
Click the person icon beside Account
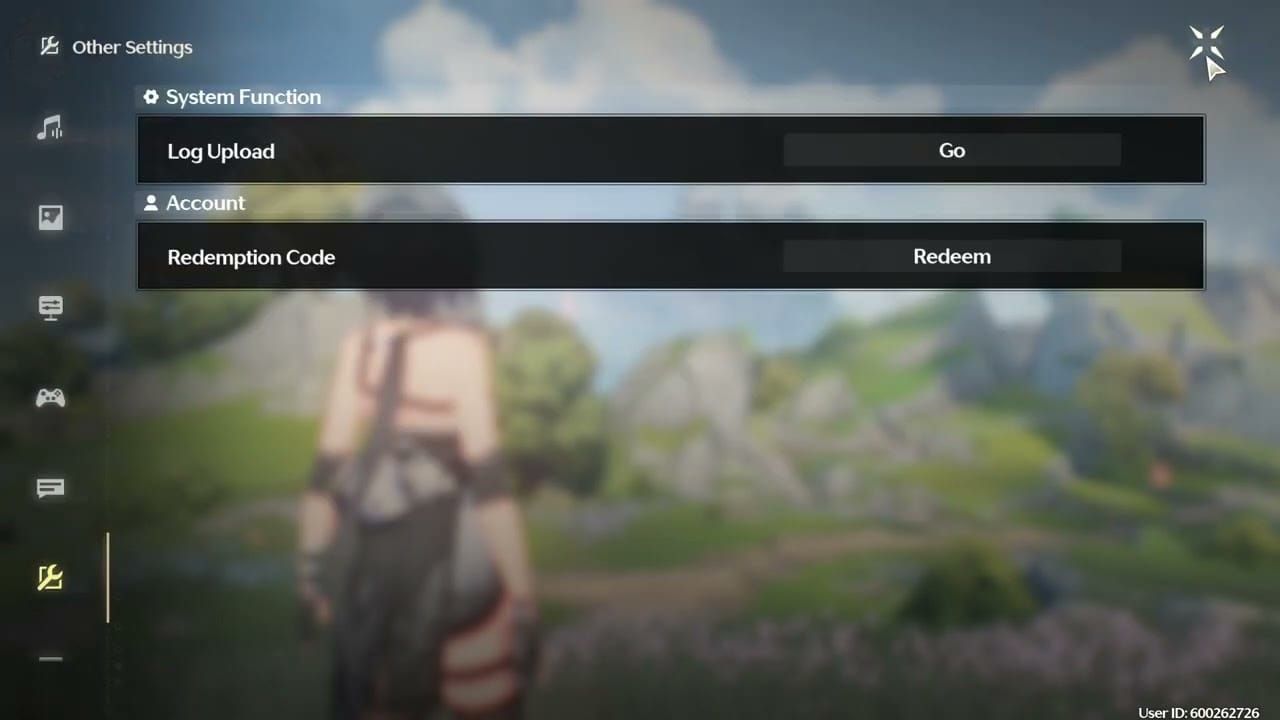[150, 203]
